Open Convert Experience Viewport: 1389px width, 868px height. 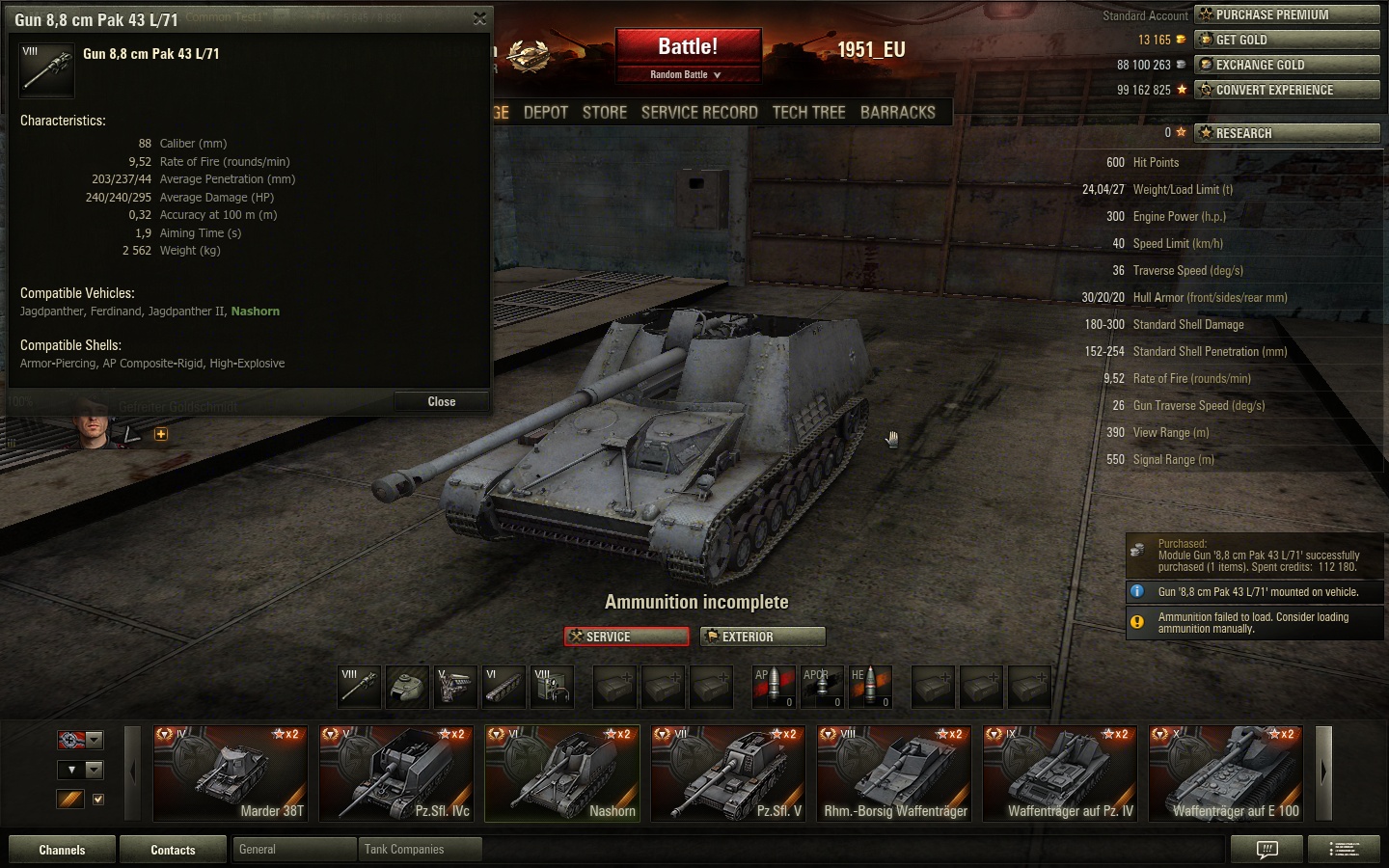pos(1287,90)
